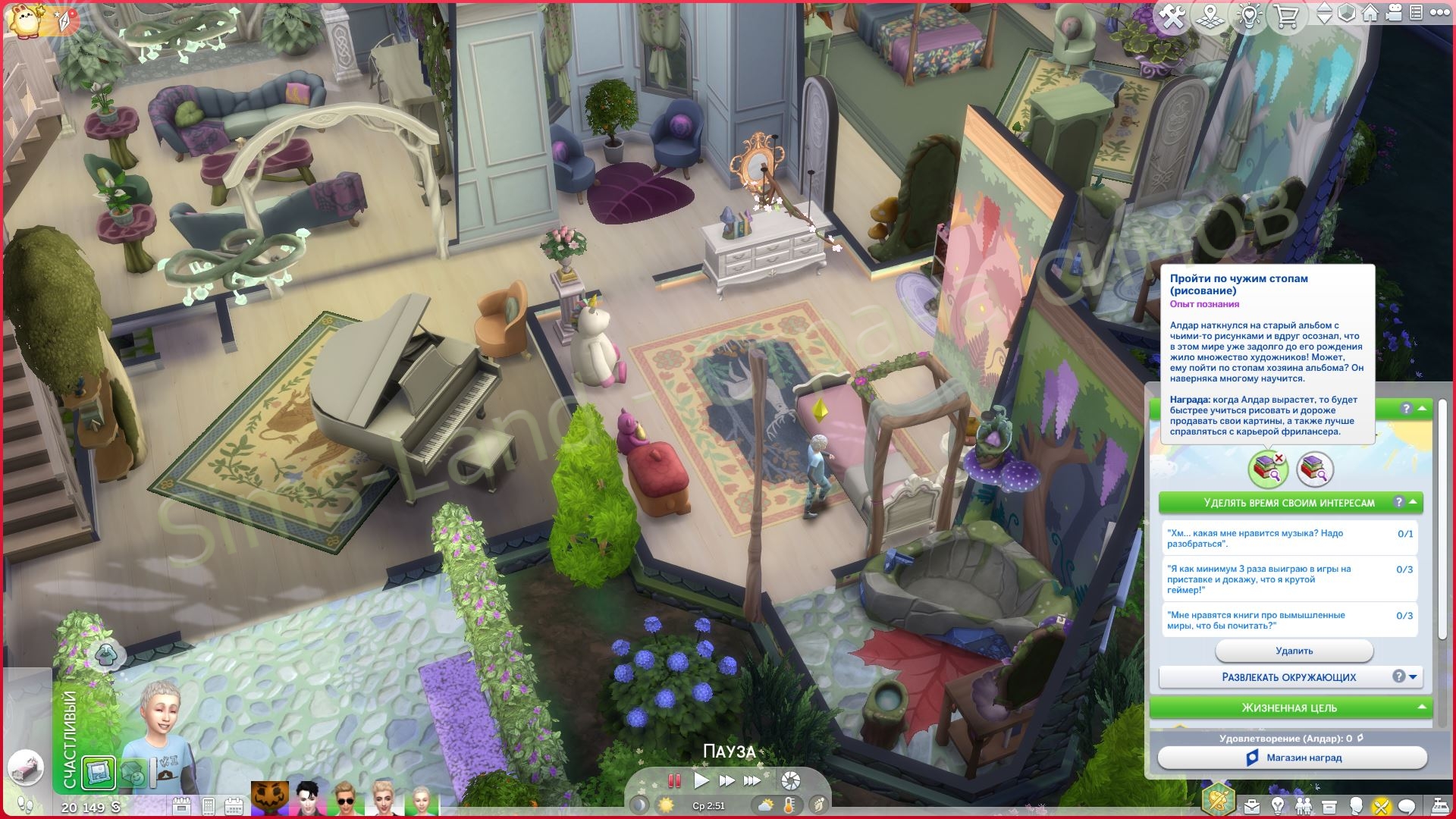Viewport: 1456px width, 819px height.
Task: Toggle the camera mode video icon
Action: point(1392,14)
